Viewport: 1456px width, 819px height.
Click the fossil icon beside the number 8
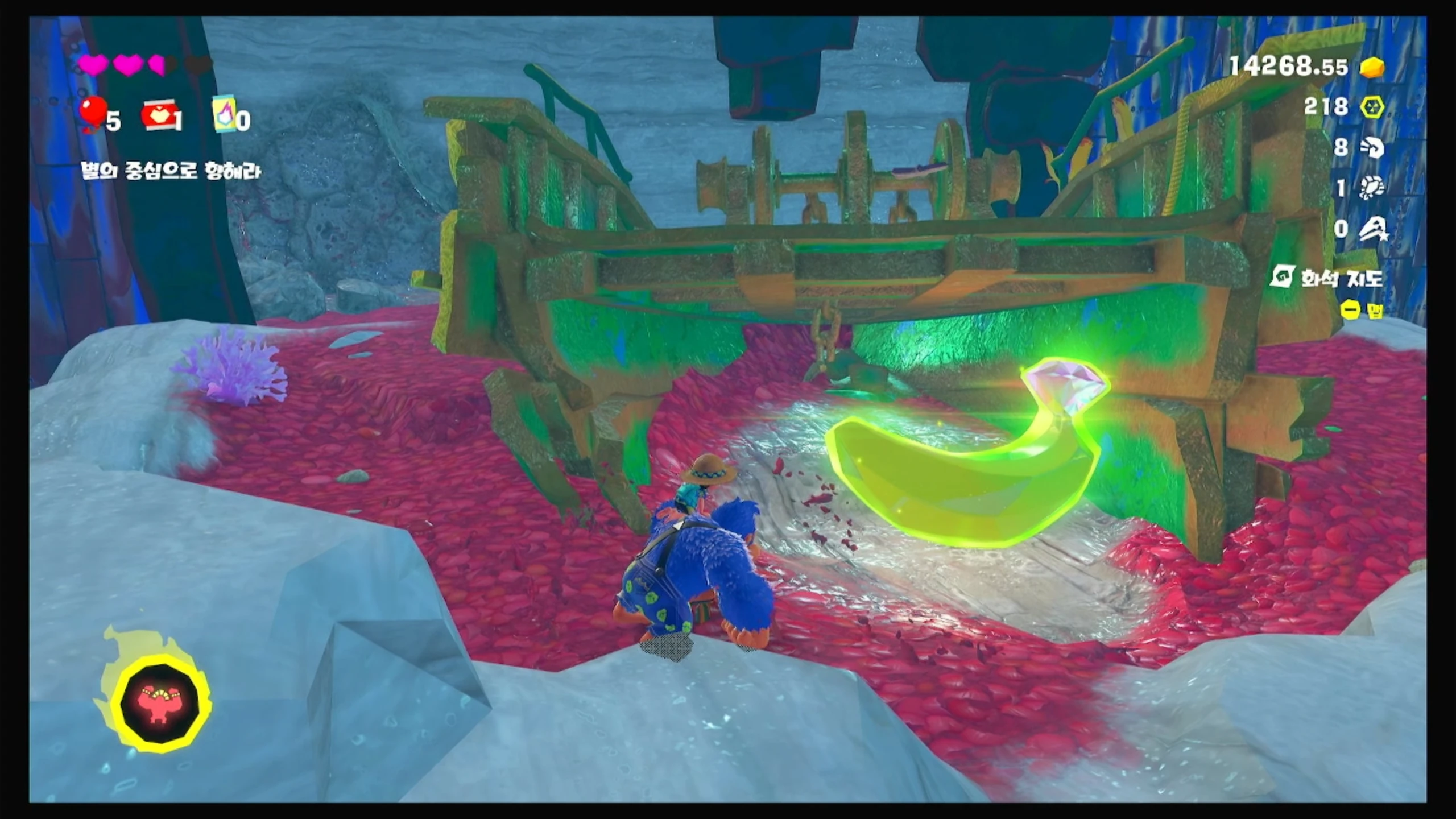(x=1372, y=148)
